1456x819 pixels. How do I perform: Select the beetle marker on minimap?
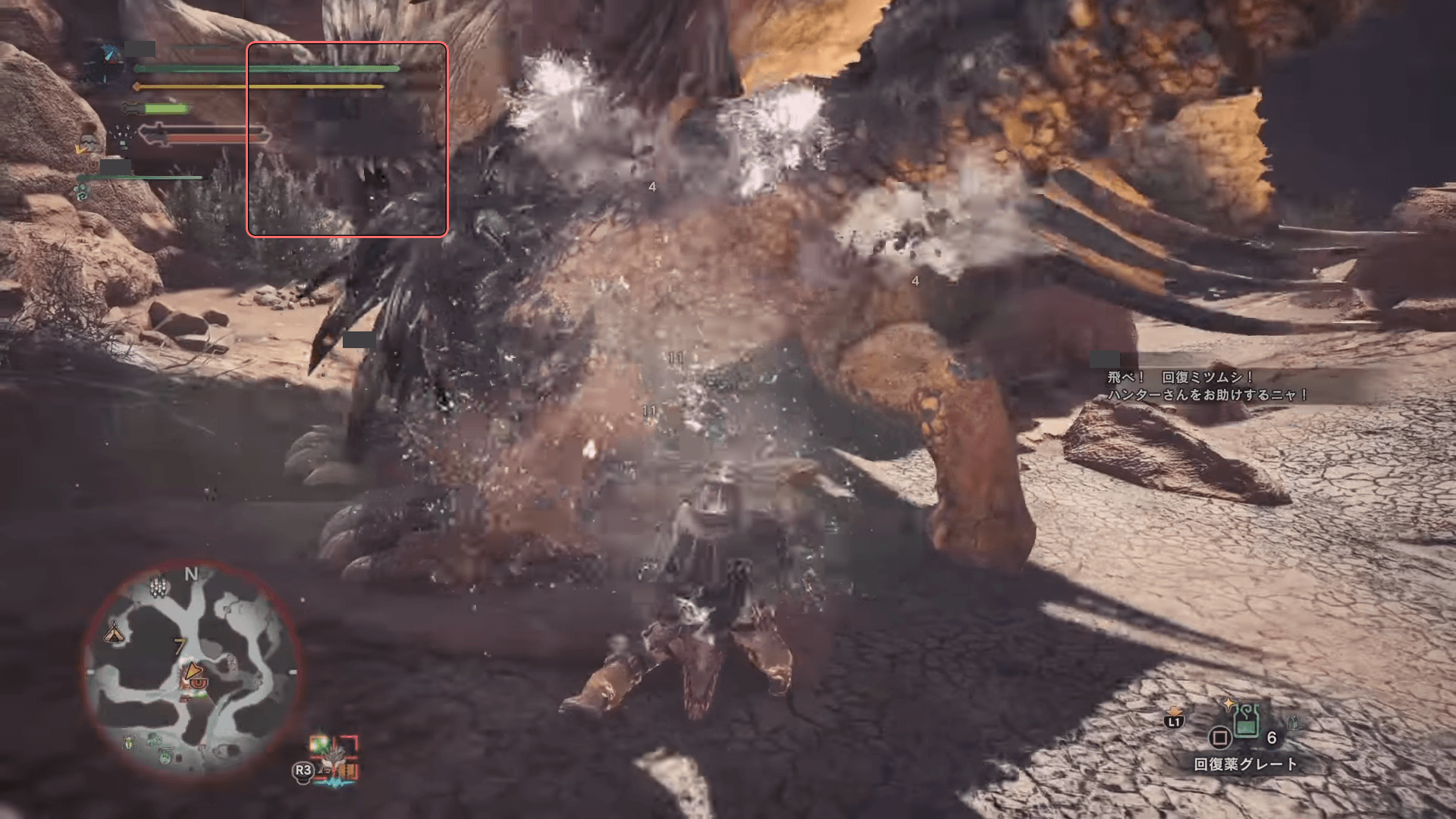click(129, 742)
